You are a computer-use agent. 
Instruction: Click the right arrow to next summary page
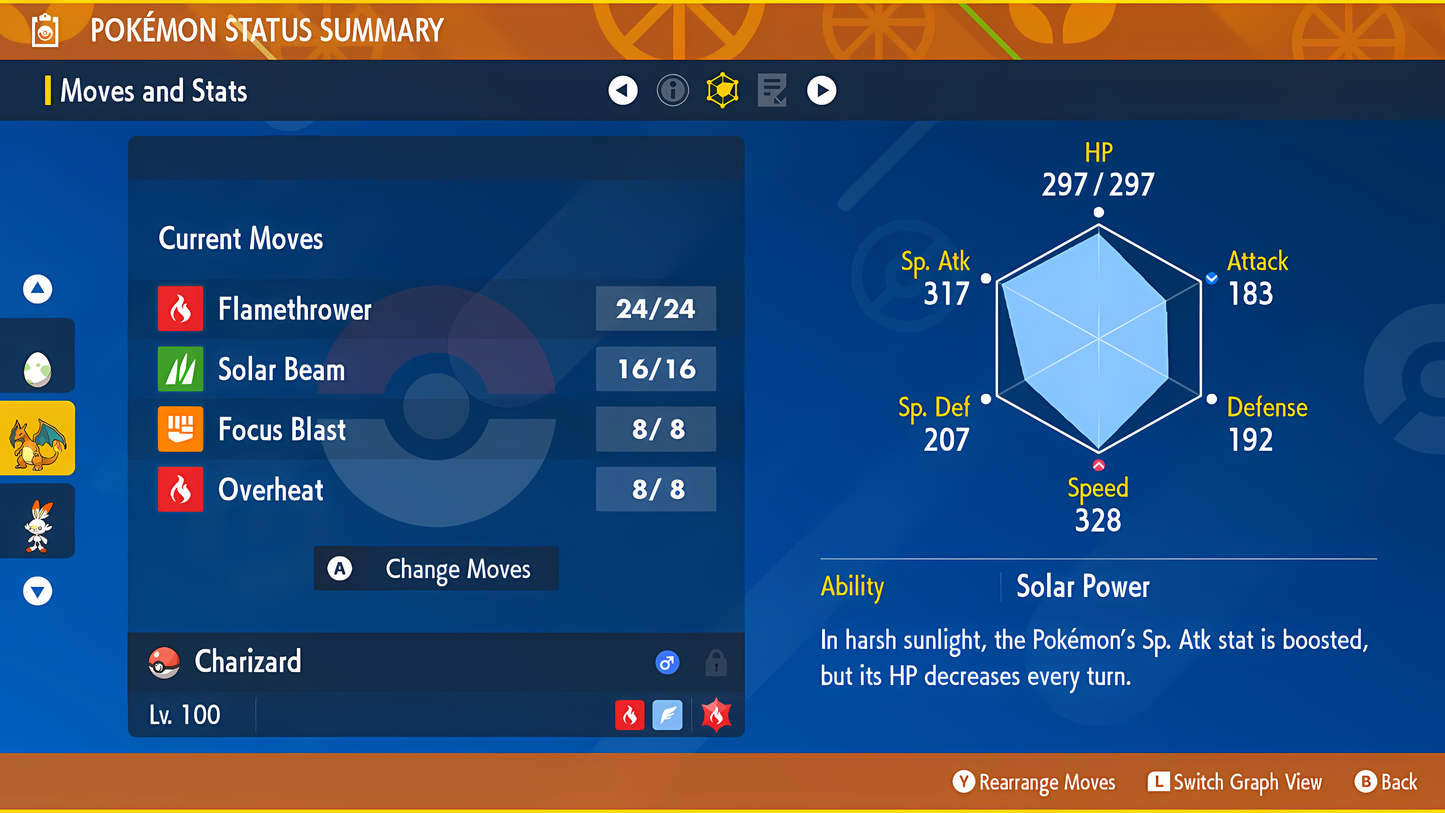click(821, 90)
